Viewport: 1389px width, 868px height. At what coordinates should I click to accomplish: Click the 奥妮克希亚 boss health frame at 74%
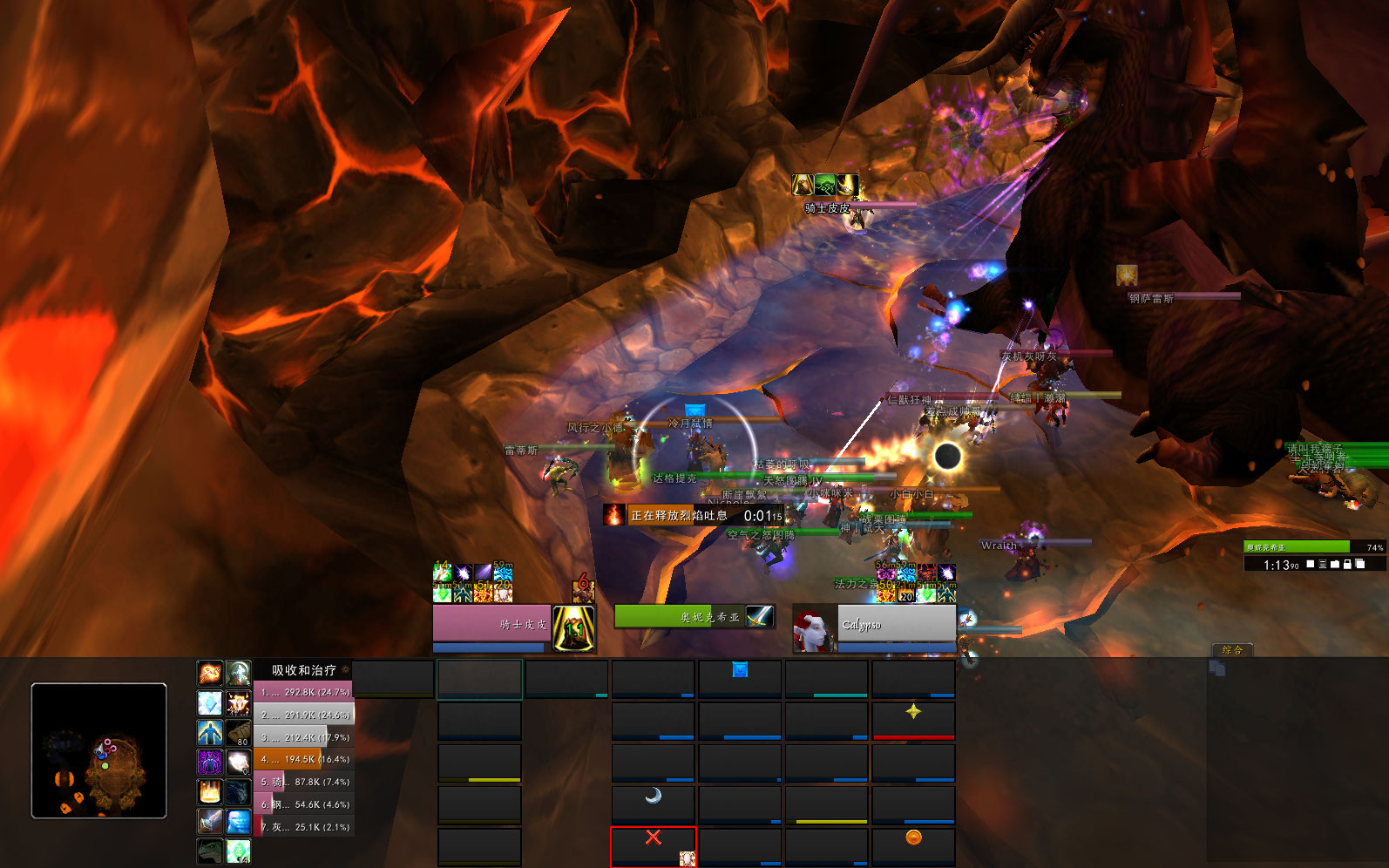(1314, 547)
